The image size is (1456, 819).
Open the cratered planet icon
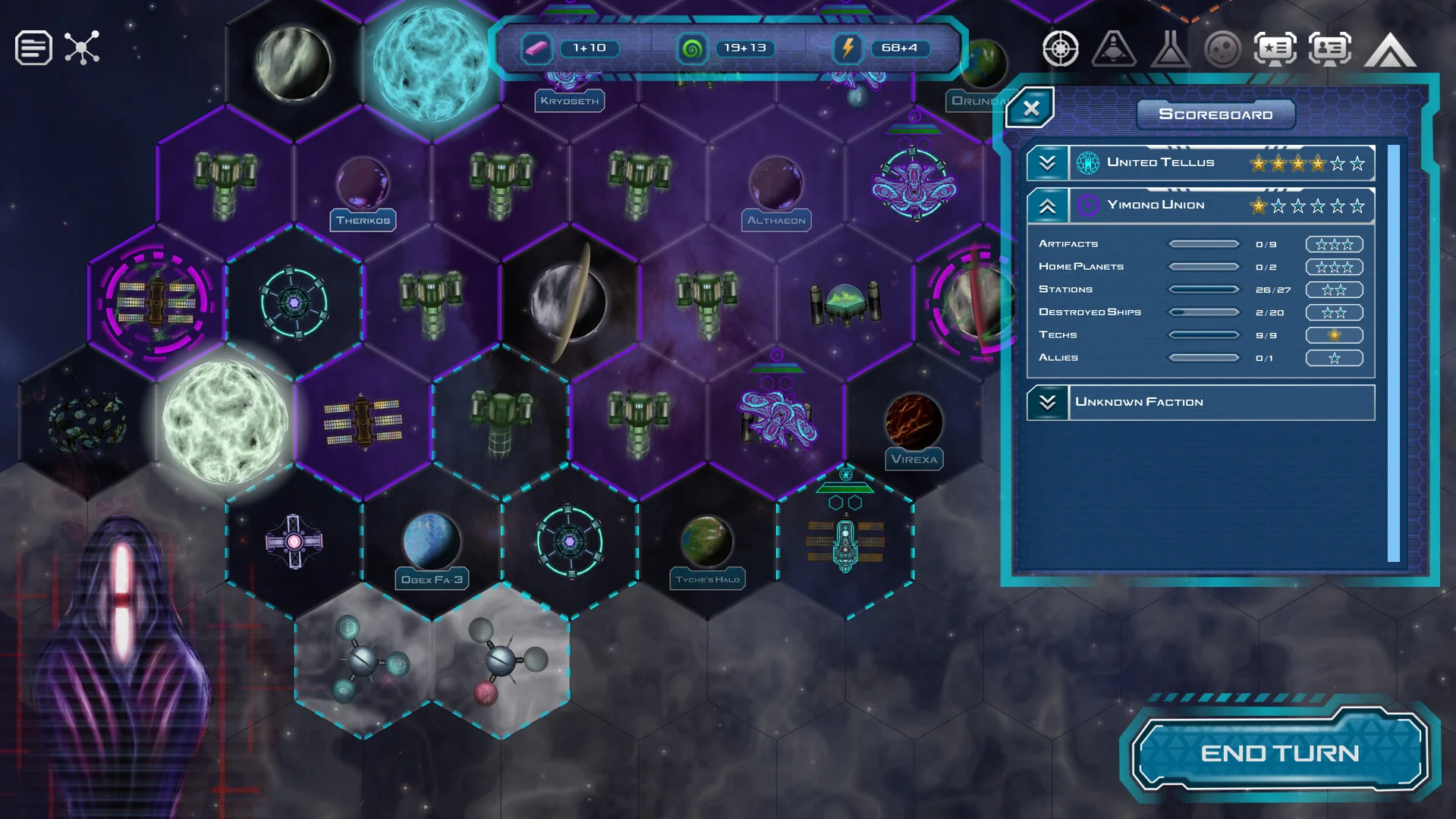tap(1222, 49)
